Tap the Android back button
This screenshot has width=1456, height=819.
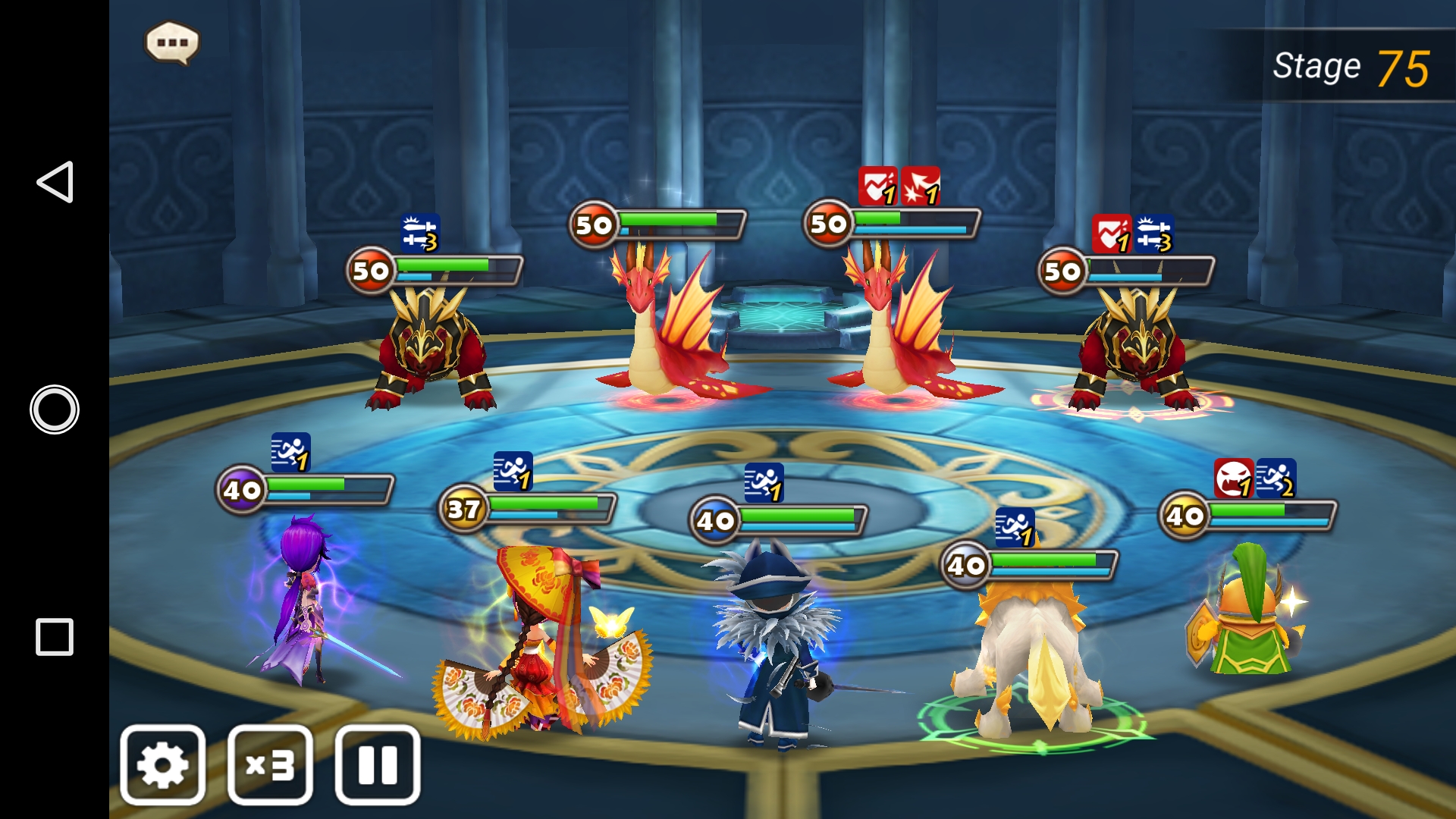(x=55, y=182)
